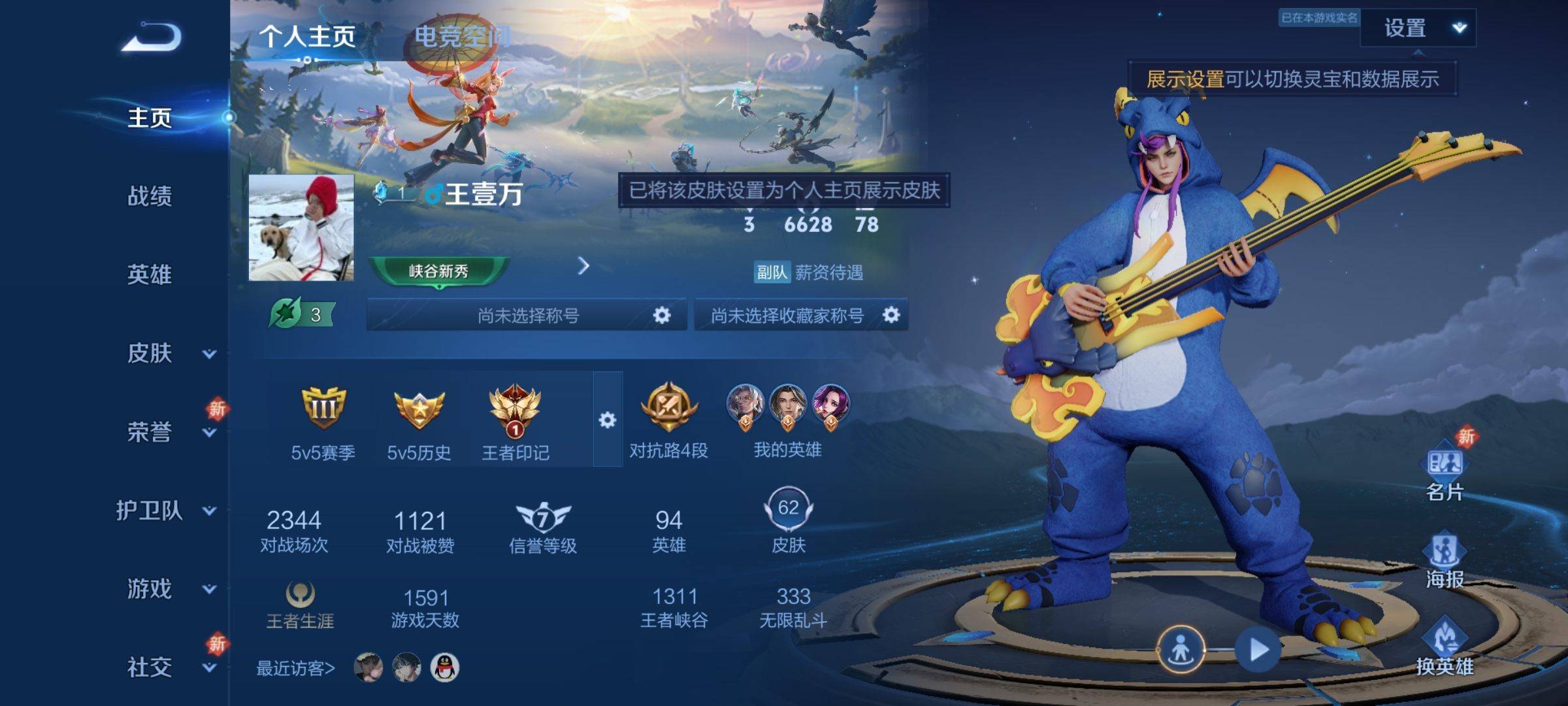Open the 战绩 menu entry
Image resolution: width=1568 pixels, height=706 pixels.
150,196
